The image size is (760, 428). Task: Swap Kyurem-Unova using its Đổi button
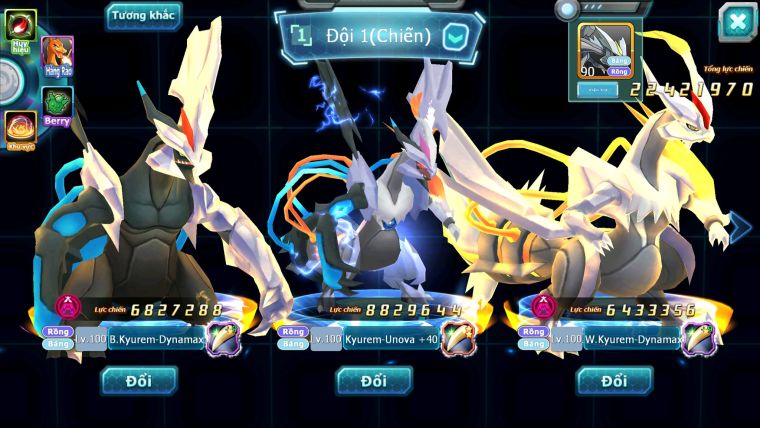pyautogui.click(x=374, y=381)
